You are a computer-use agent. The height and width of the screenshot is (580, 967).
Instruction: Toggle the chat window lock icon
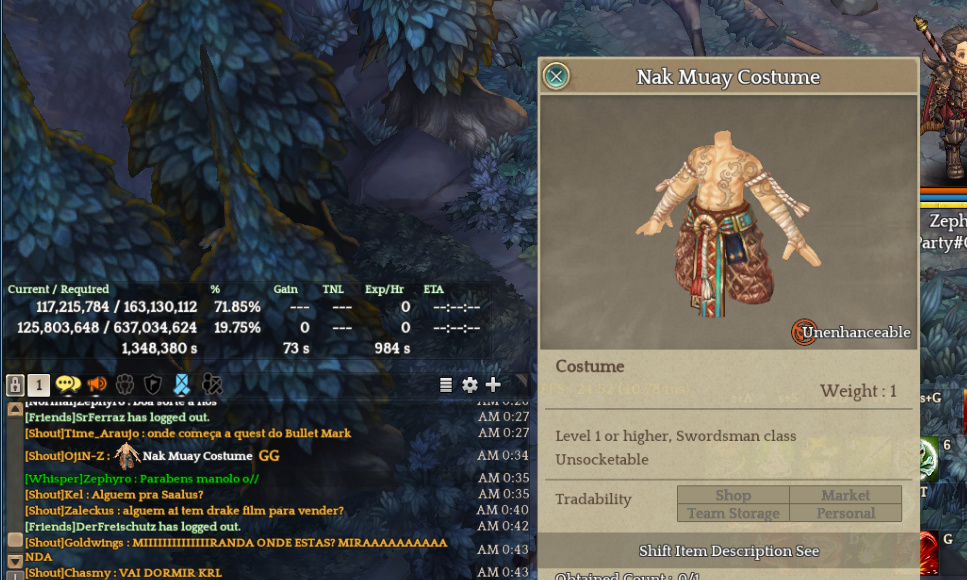pyautogui.click(x=15, y=385)
